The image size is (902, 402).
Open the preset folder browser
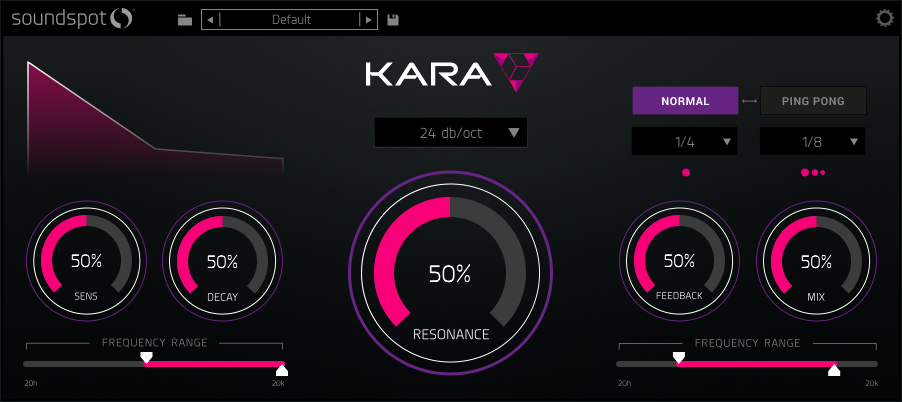[185, 19]
